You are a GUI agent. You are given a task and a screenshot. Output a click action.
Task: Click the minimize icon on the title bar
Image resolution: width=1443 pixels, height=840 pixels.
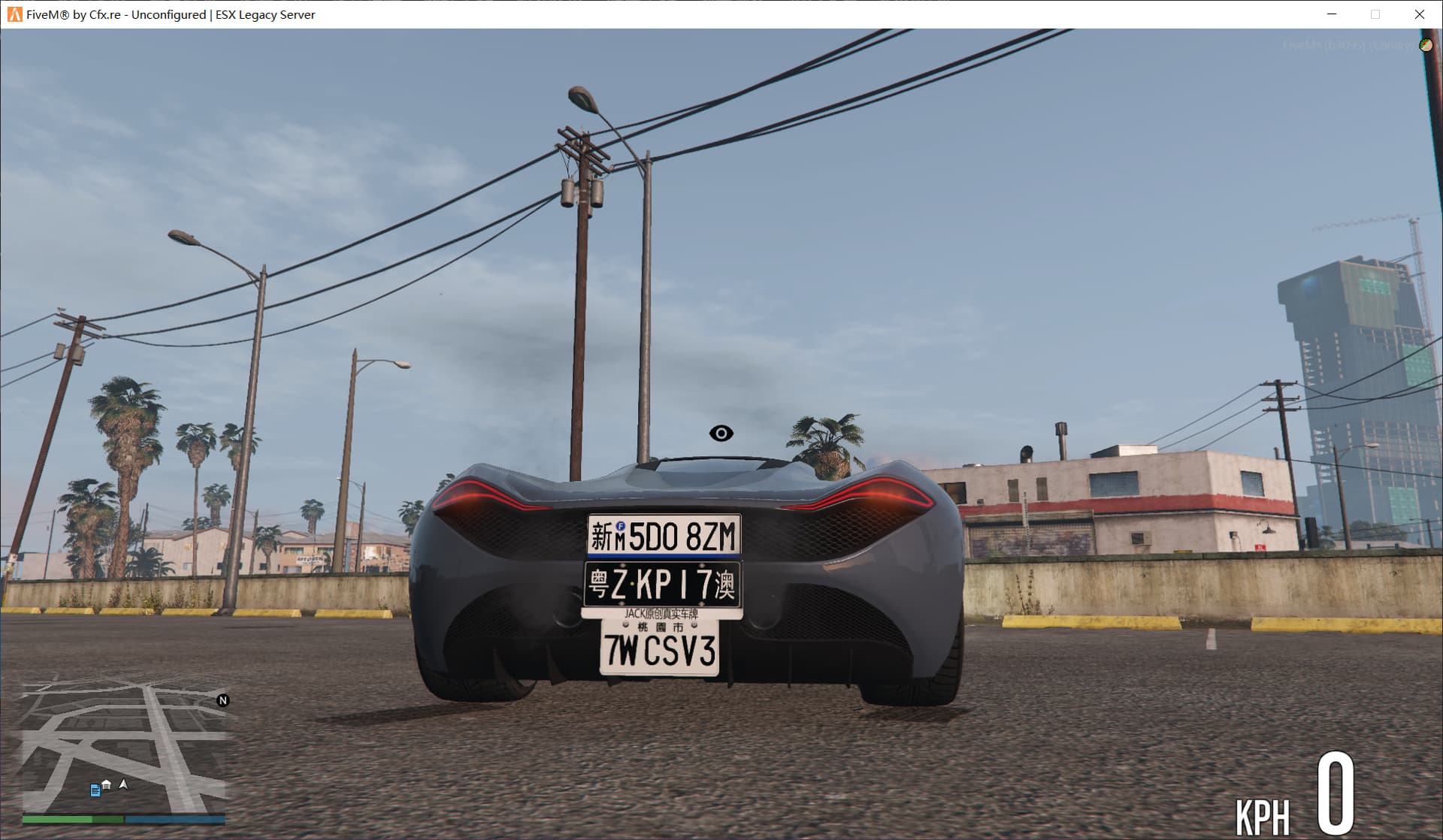click(x=1331, y=14)
